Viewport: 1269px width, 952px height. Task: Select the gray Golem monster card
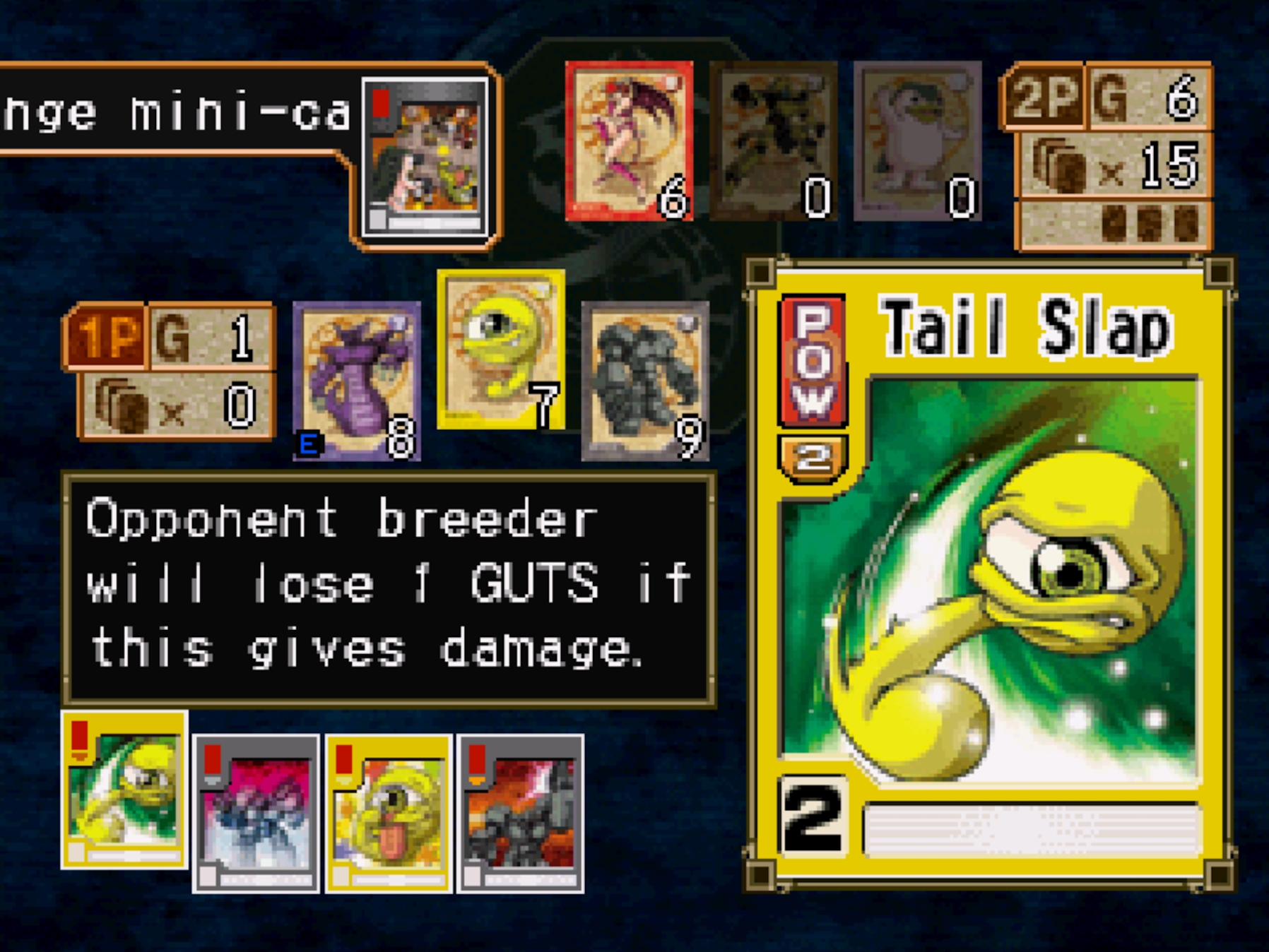[645, 381]
